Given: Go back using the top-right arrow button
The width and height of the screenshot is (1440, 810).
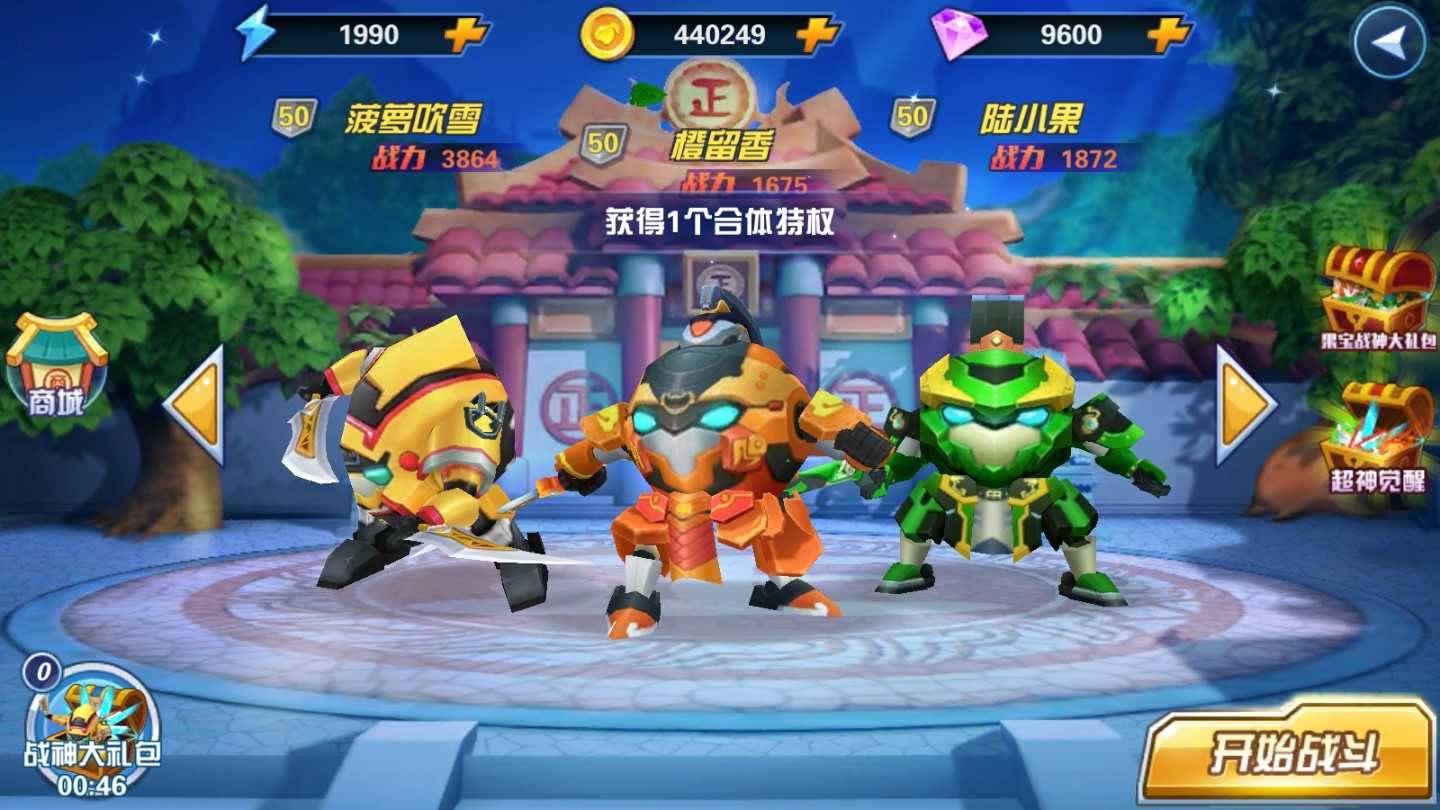Looking at the screenshot, I should pyautogui.click(x=1390, y=41).
